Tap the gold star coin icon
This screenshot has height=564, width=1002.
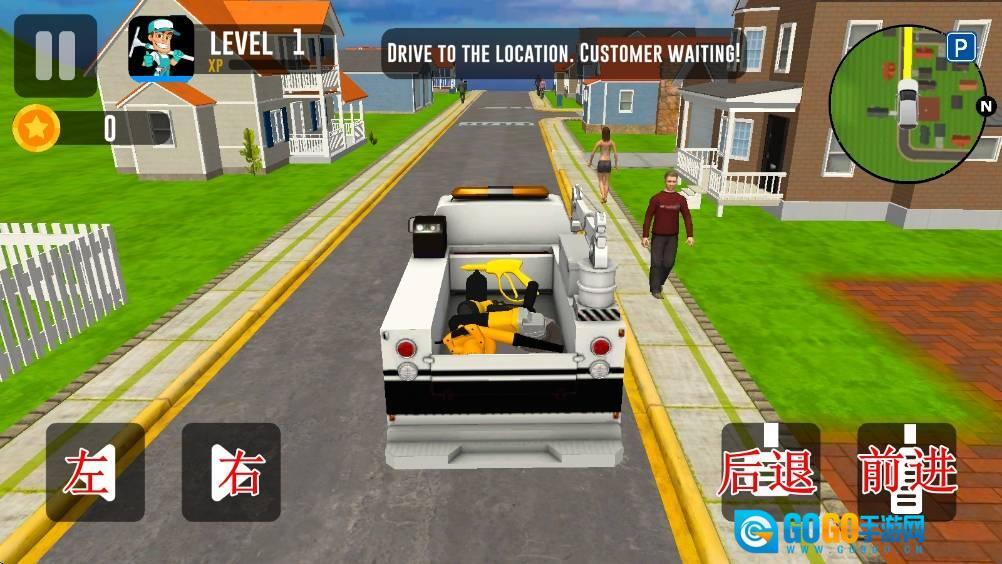[x=37, y=128]
